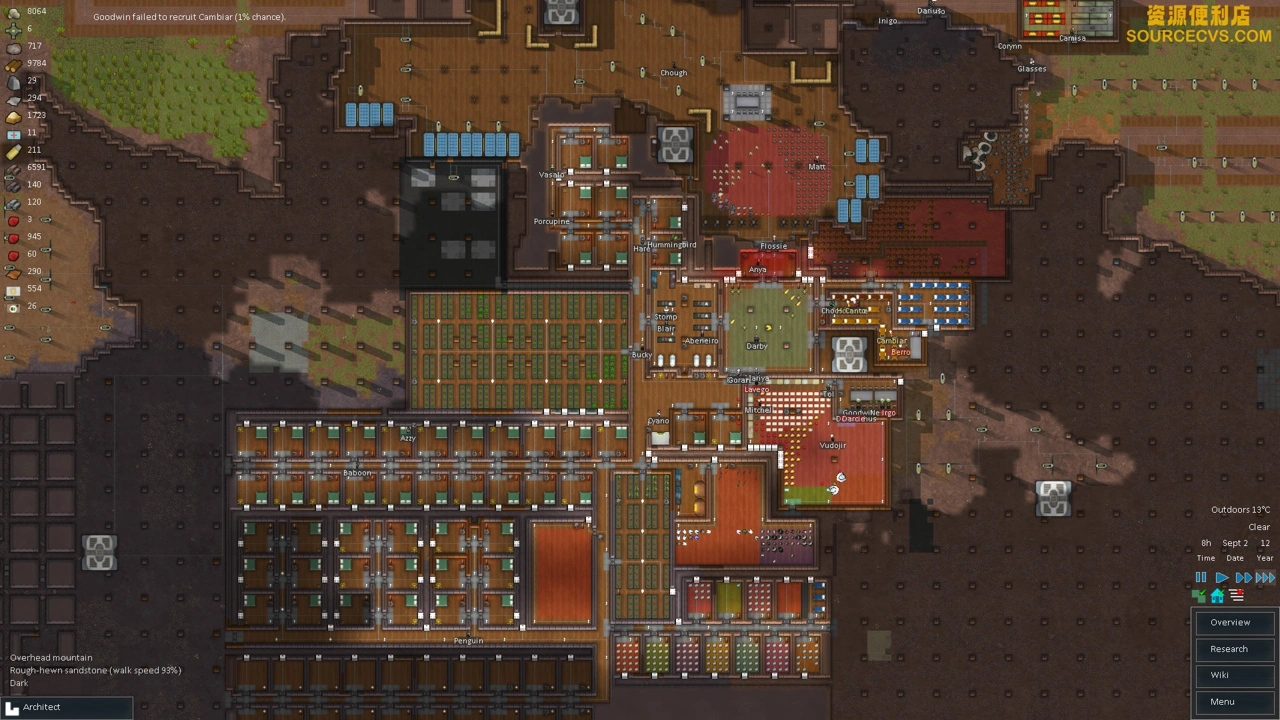Pause the game with the pause icon
The height and width of the screenshot is (720, 1280).
coord(1201,578)
